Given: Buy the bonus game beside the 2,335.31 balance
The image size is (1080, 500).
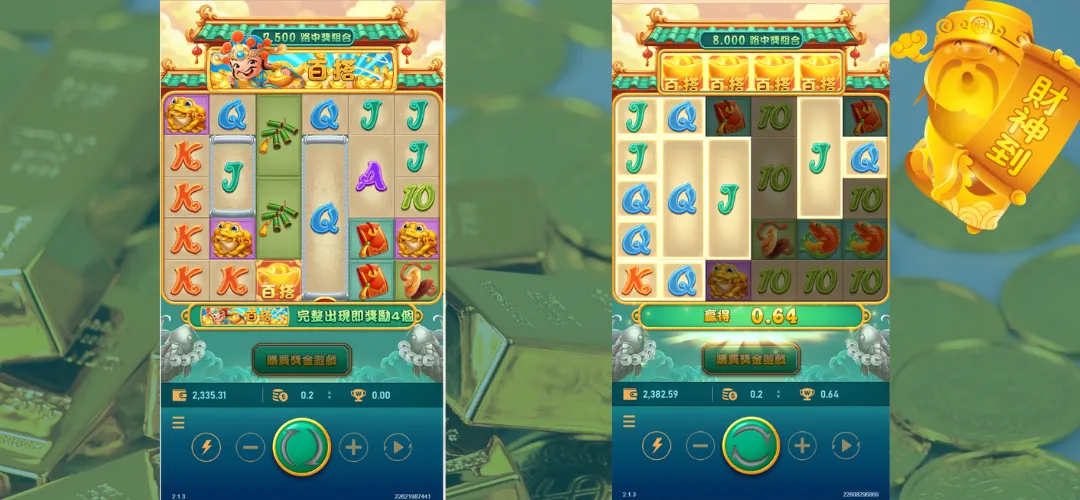Looking at the screenshot, I should [x=301, y=359].
